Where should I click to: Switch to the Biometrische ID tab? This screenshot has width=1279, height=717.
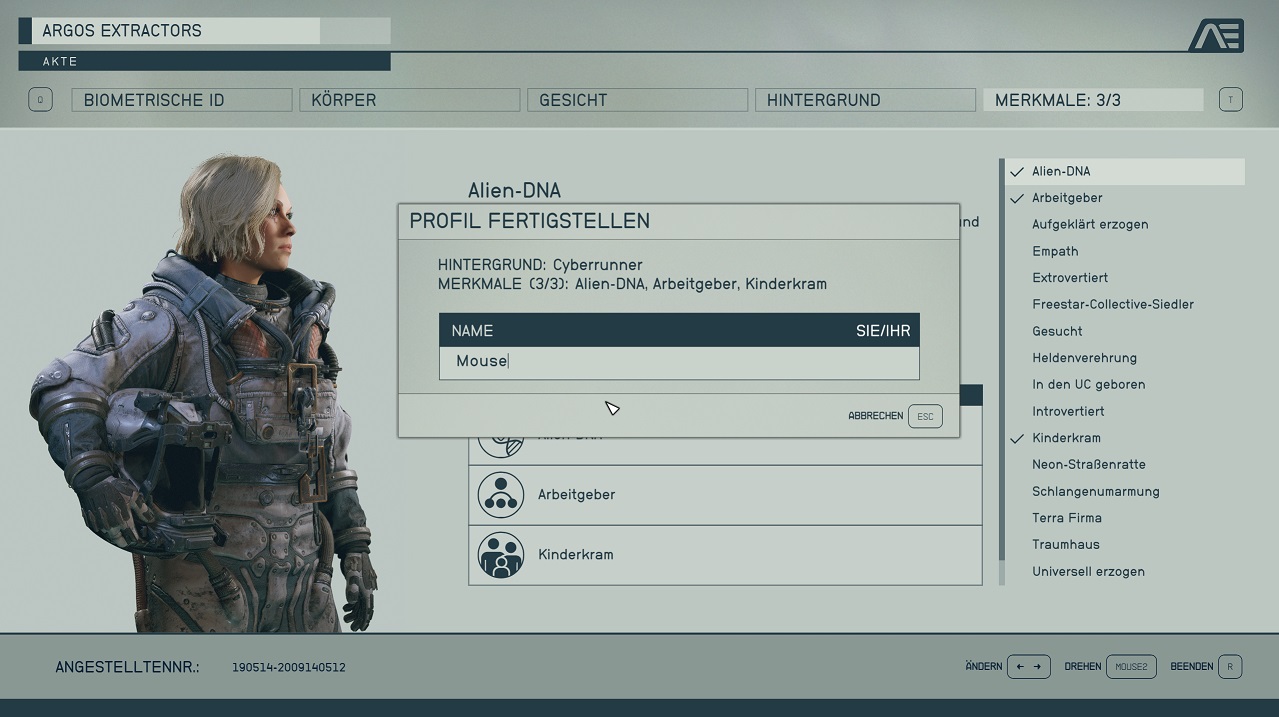pyautogui.click(x=181, y=100)
